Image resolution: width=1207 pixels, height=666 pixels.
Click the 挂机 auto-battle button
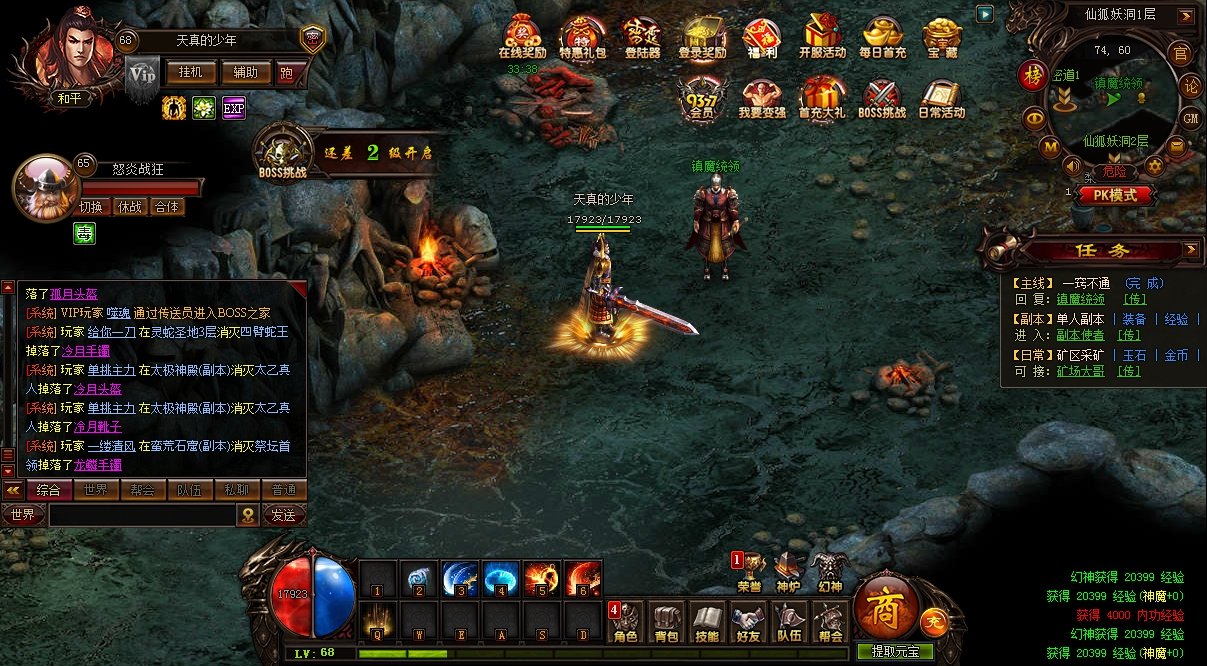(190, 73)
